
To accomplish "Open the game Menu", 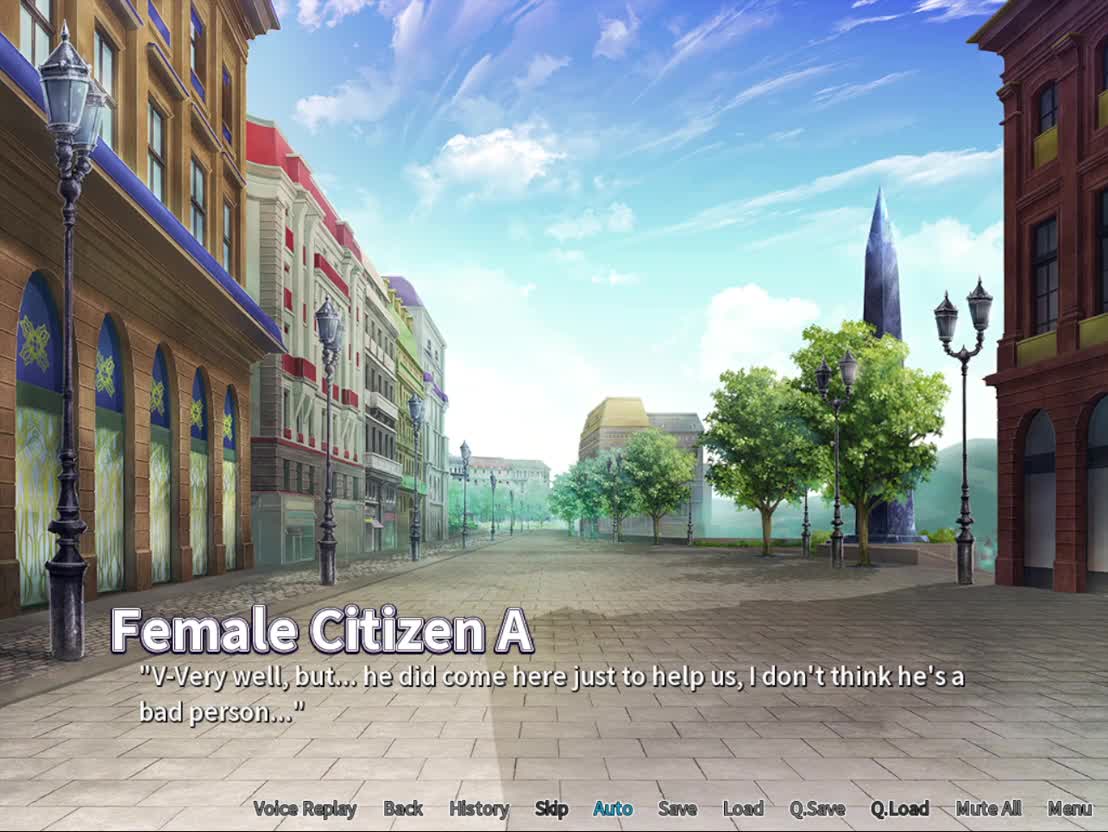I will pos(1070,809).
